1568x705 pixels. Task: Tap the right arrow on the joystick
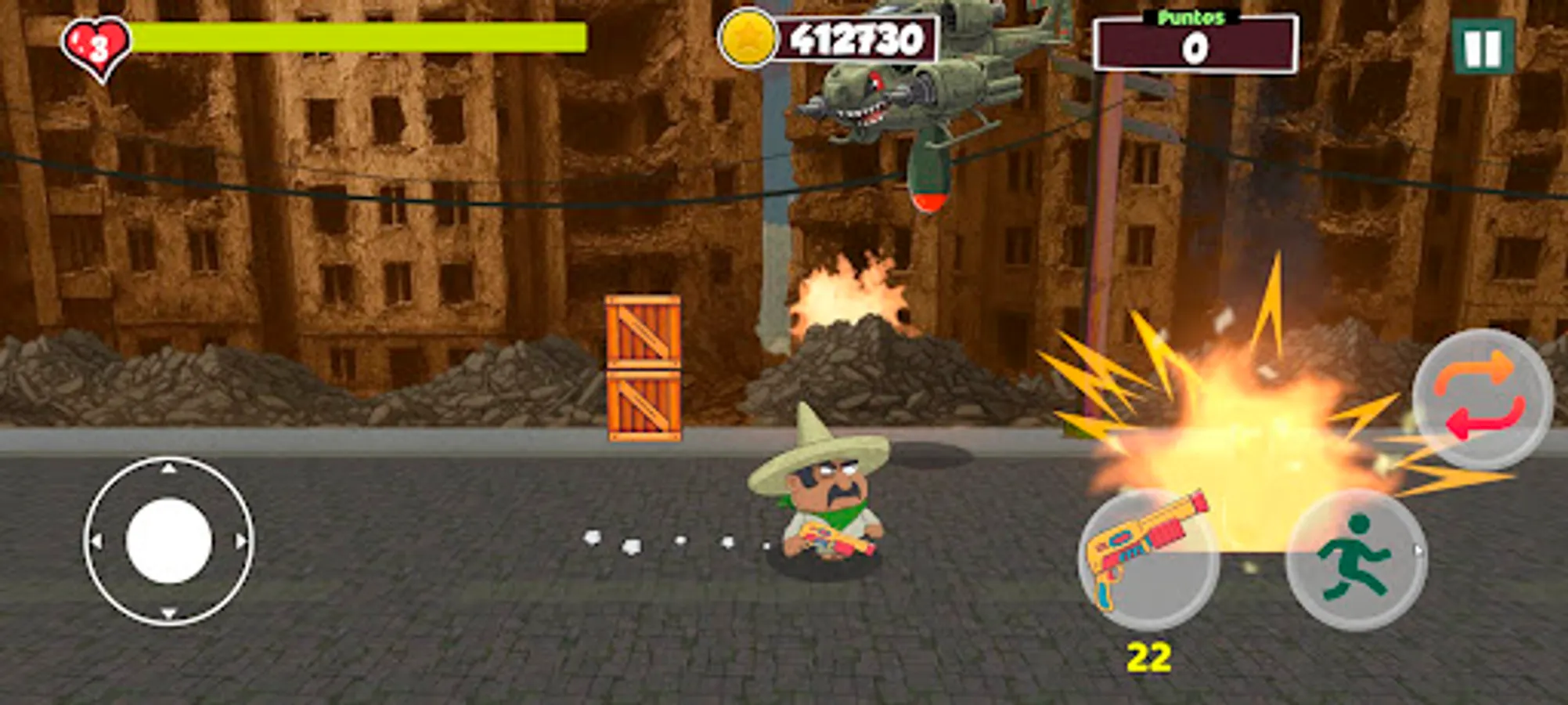pos(240,542)
